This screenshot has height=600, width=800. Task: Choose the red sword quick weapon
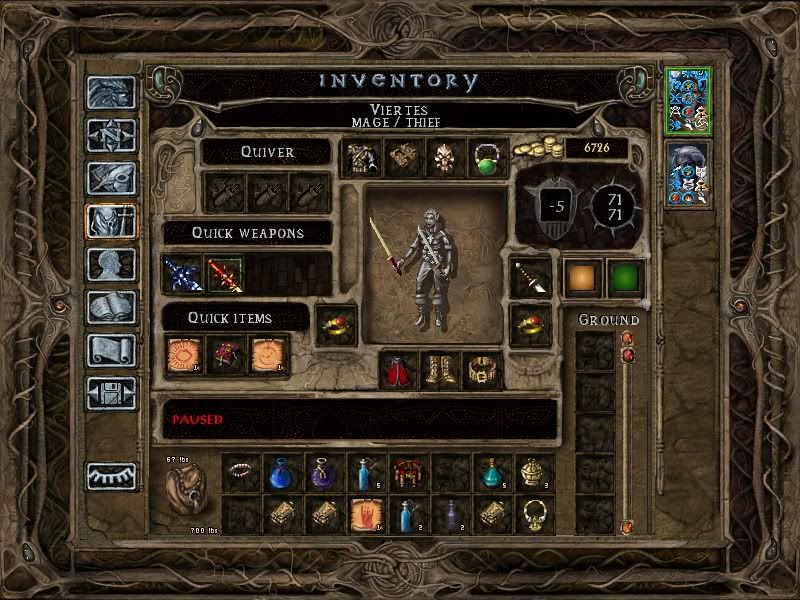pyautogui.click(x=224, y=274)
